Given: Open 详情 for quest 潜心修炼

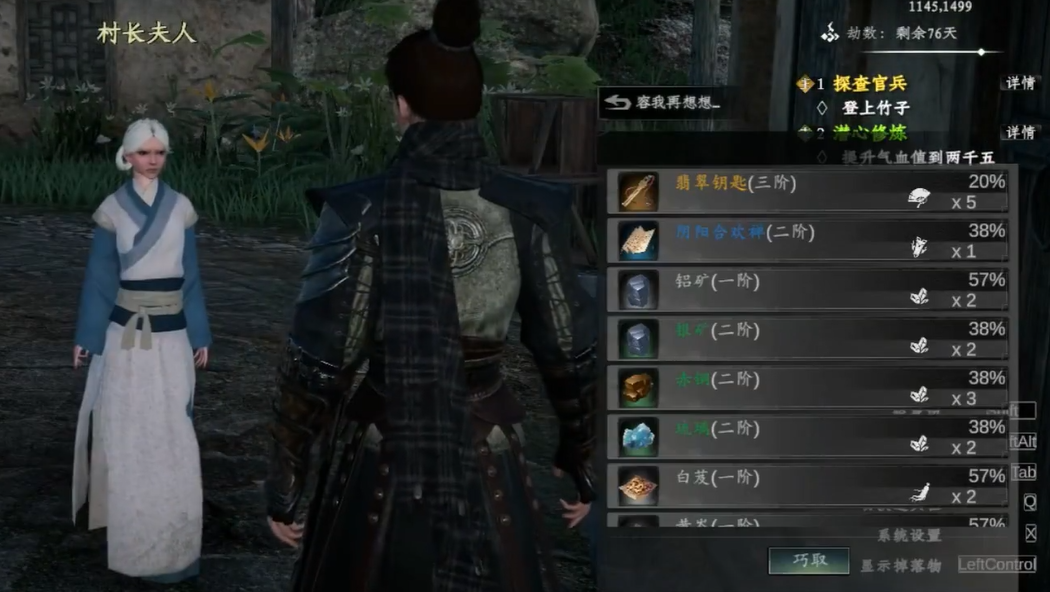Looking at the screenshot, I should [x=1019, y=133].
